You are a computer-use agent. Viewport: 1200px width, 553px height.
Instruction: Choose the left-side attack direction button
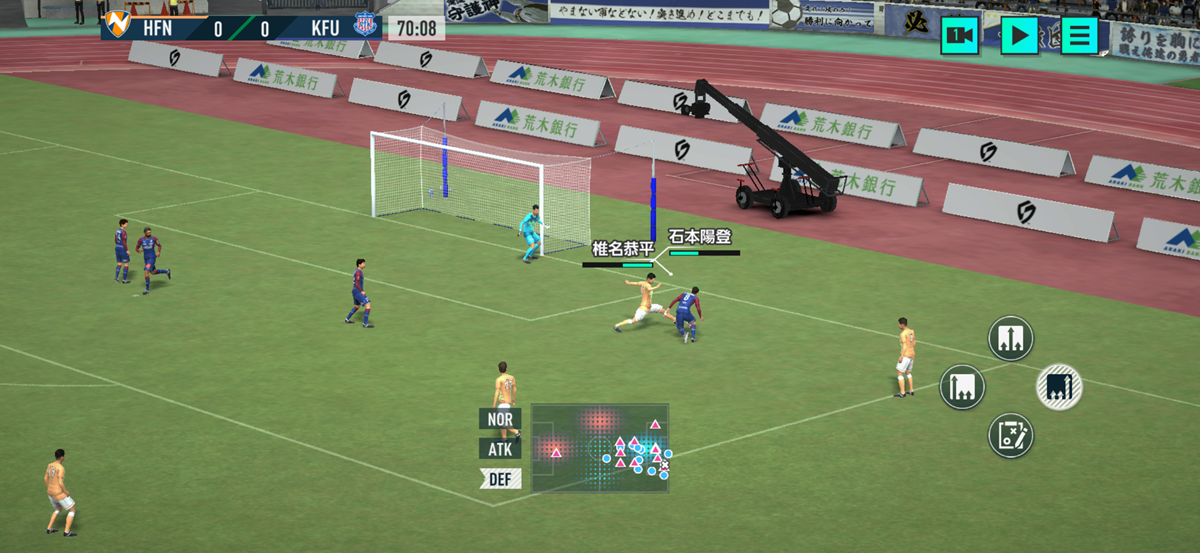click(962, 386)
